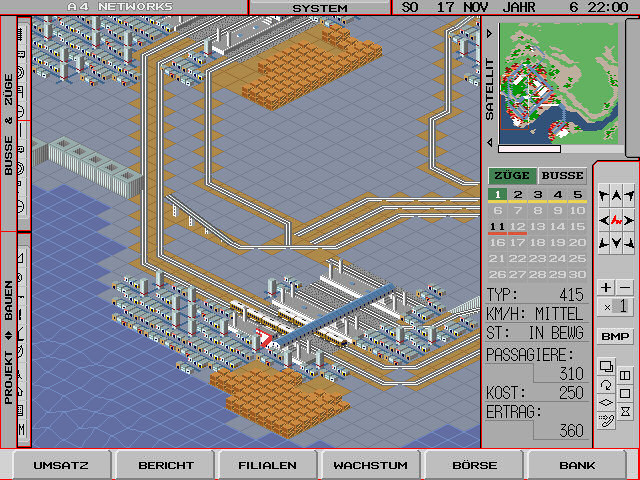Click the hourglass icon
The width and height of the screenshot is (640, 480).
[x=625, y=410]
